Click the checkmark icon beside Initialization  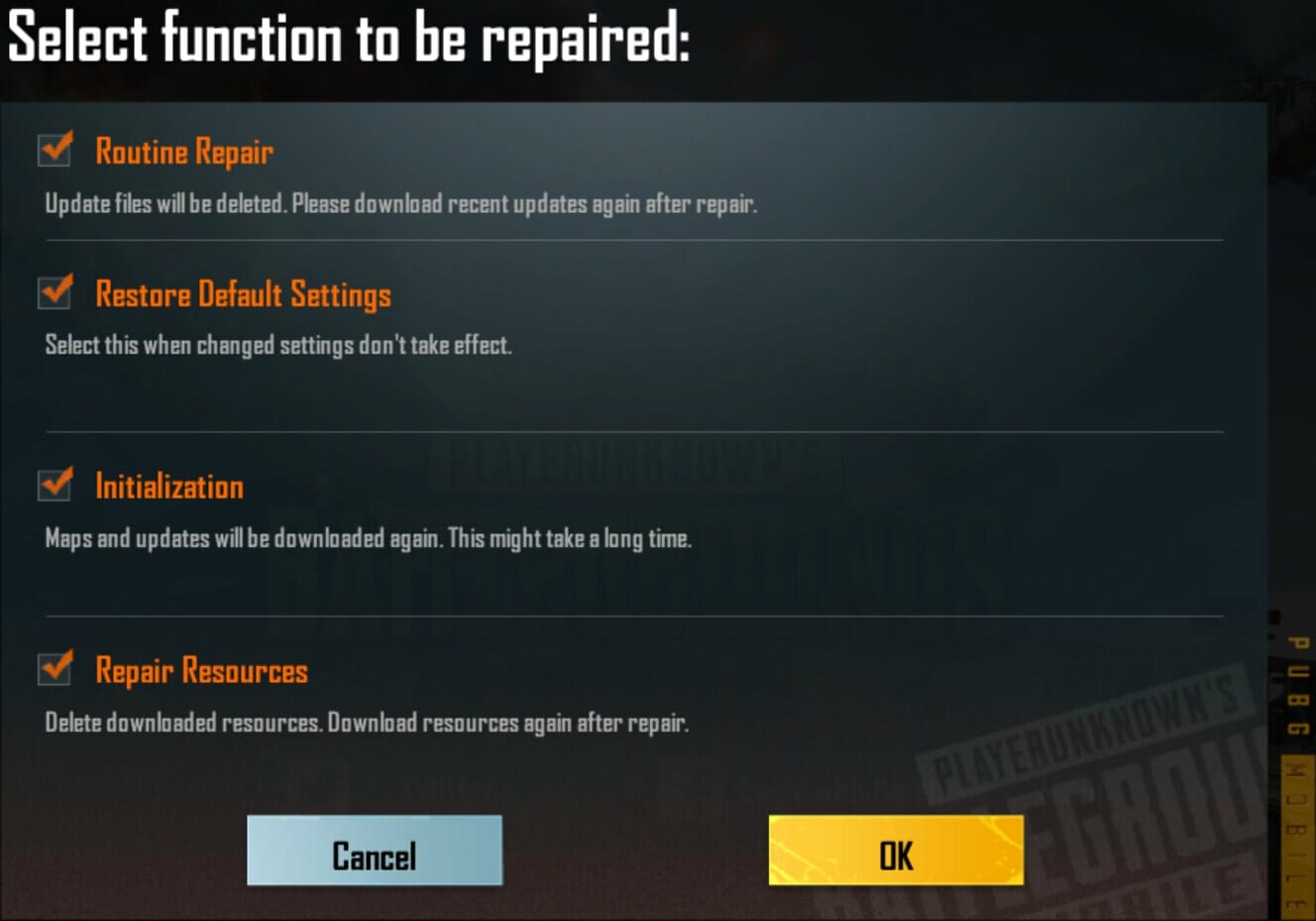55,484
